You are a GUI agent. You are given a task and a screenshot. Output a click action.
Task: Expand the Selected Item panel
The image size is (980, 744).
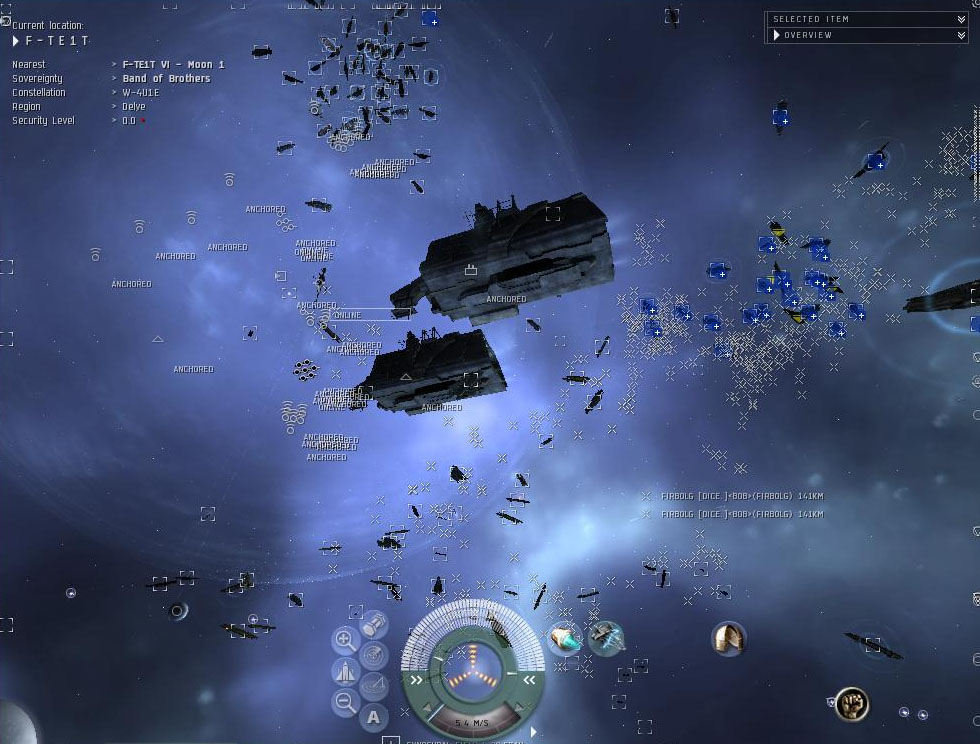click(x=961, y=19)
